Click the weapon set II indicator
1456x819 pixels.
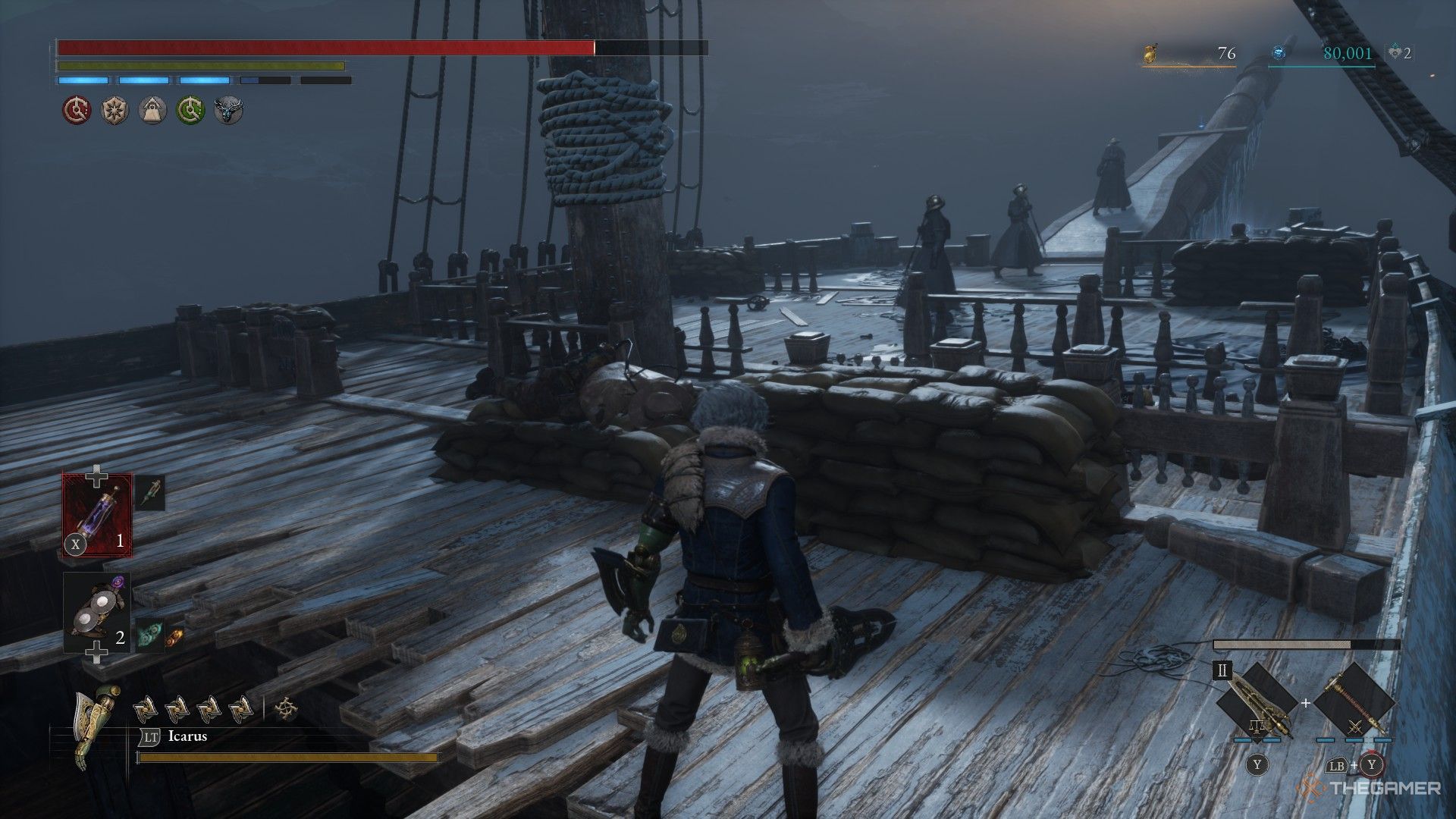pyautogui.click(x=1222, y=672)
